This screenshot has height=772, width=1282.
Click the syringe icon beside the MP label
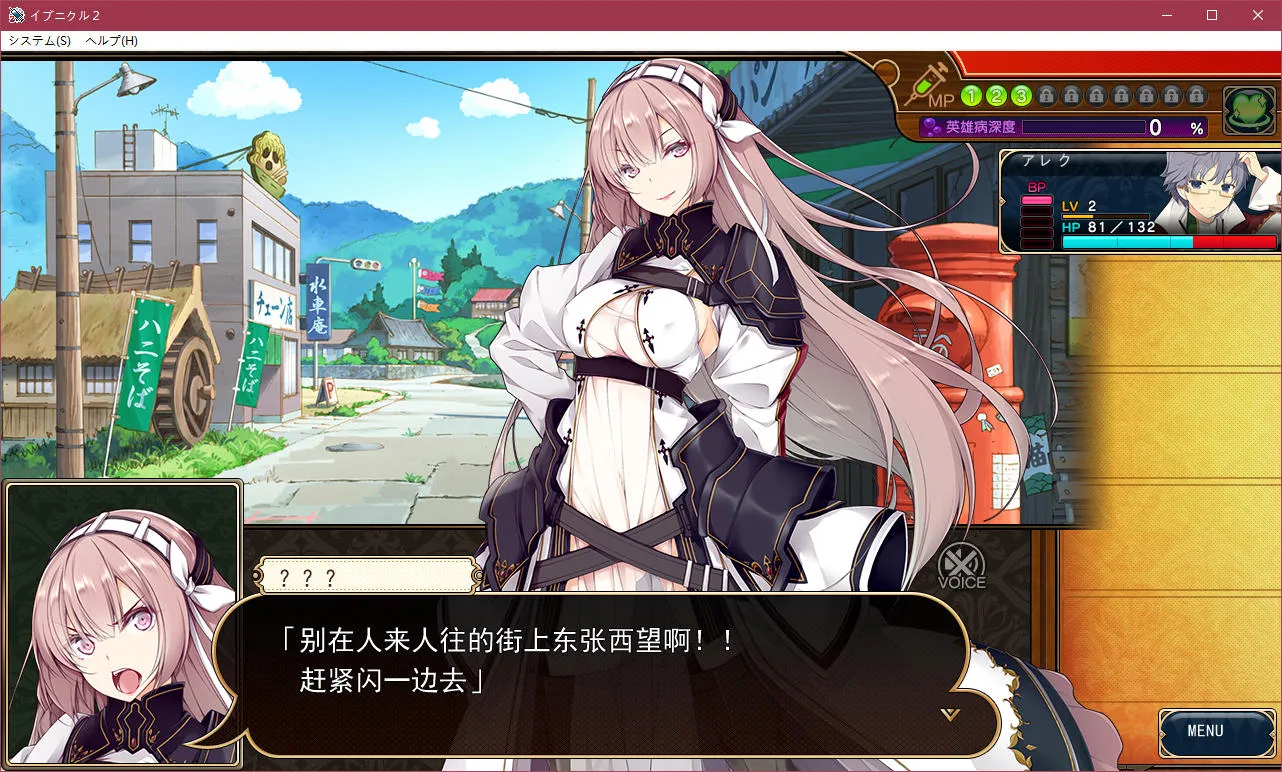coord(926,88)
